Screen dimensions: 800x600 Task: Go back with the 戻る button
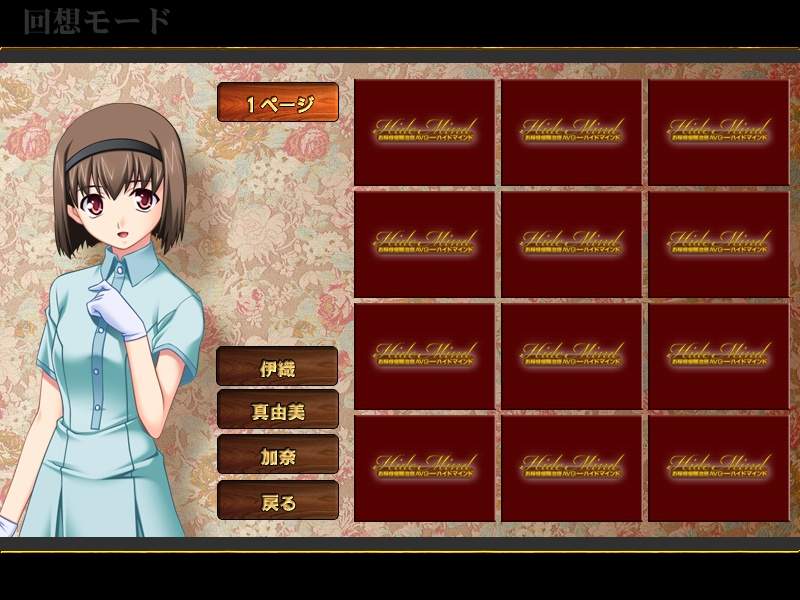[278, 500]
